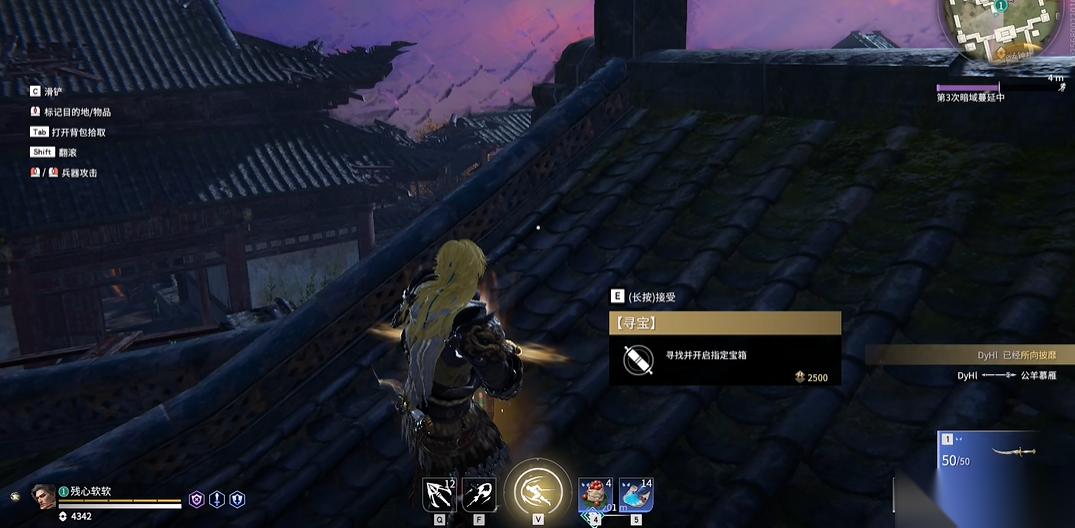Select the purple shield buff icon
Image resolution: width=1075 pixels, height=528 pixels.
(197, 499)
